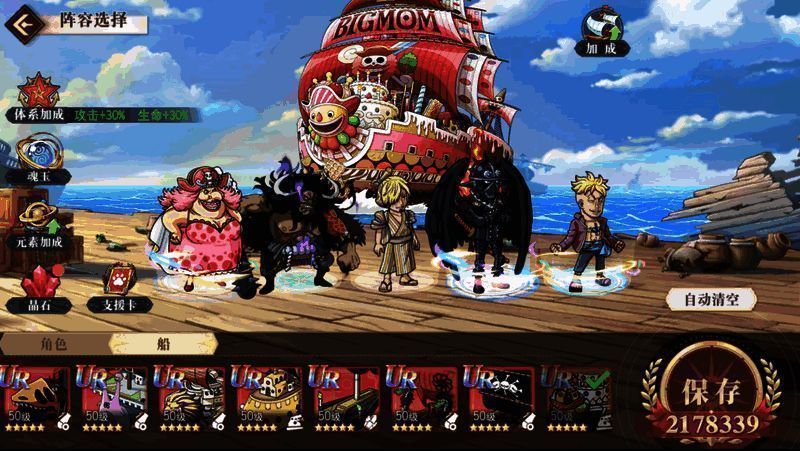This screenshot has width=800, height=451.
Task: Select the pink flamingo ship card
Action: tap(113, 396)
